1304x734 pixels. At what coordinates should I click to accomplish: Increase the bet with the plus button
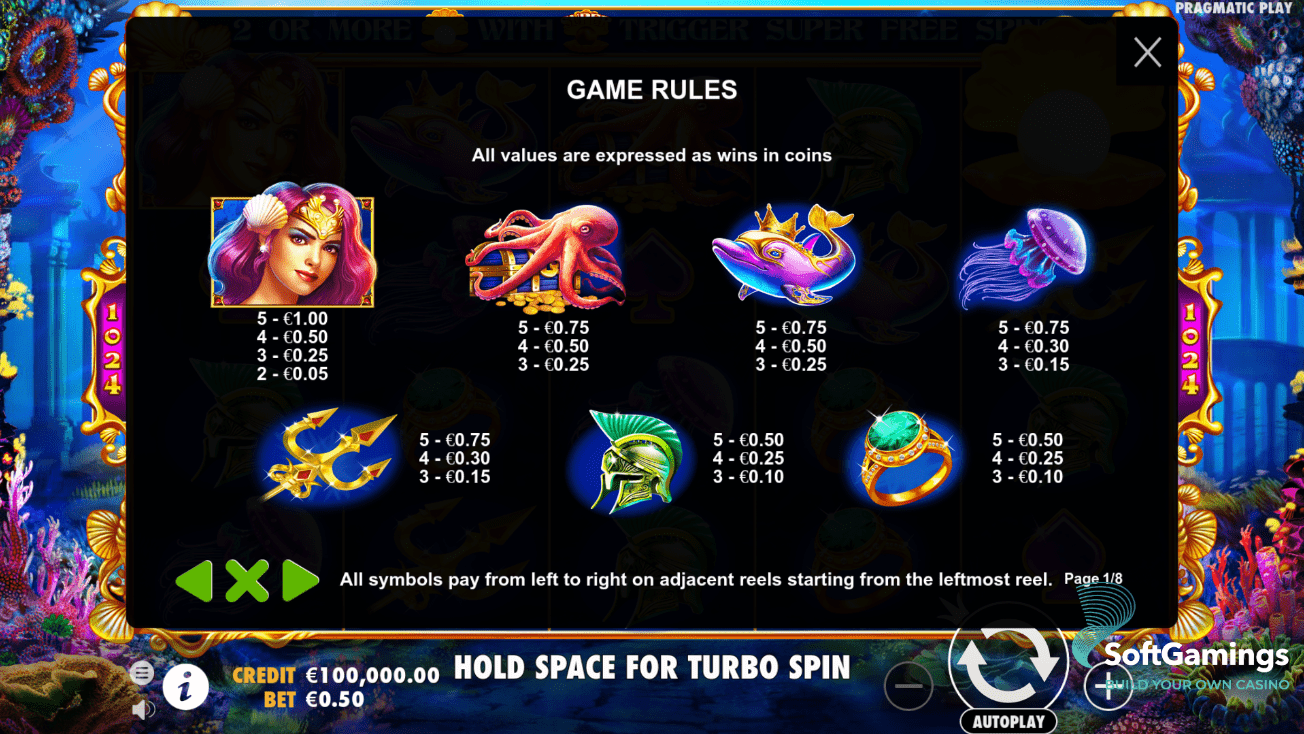(x=1108, y=687)
